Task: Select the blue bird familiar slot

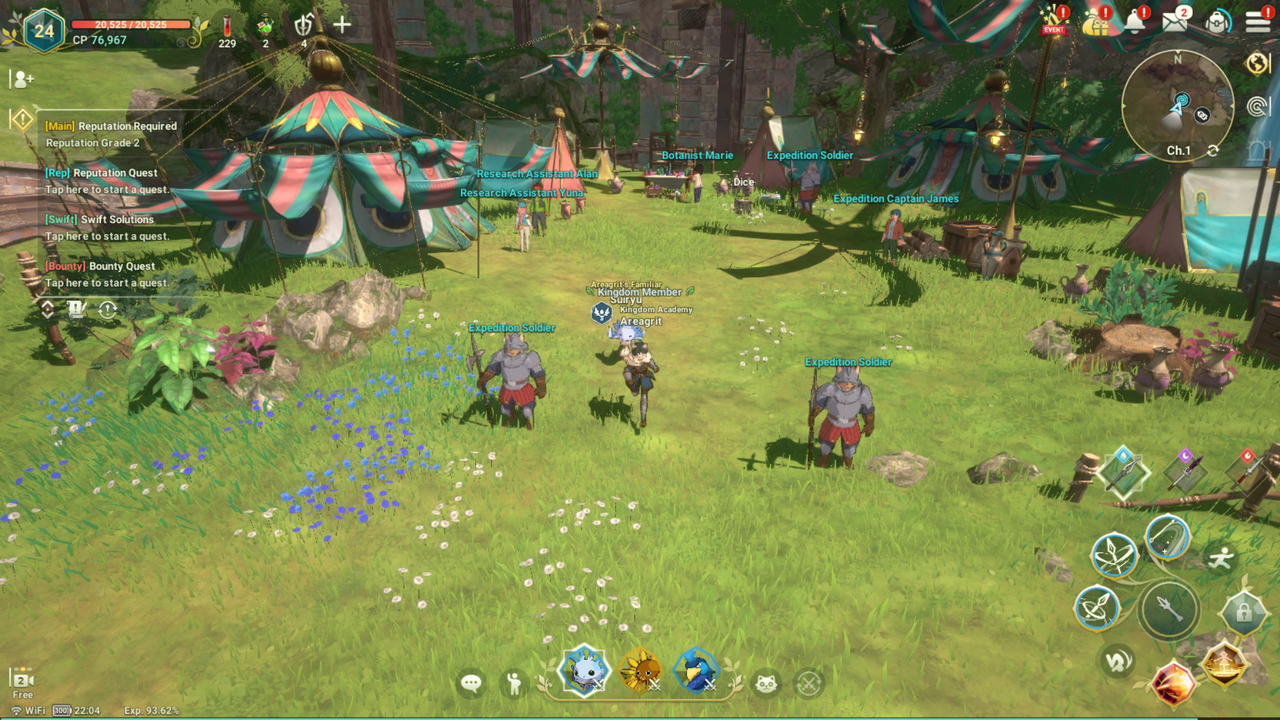Action: [x=696, y=670]
